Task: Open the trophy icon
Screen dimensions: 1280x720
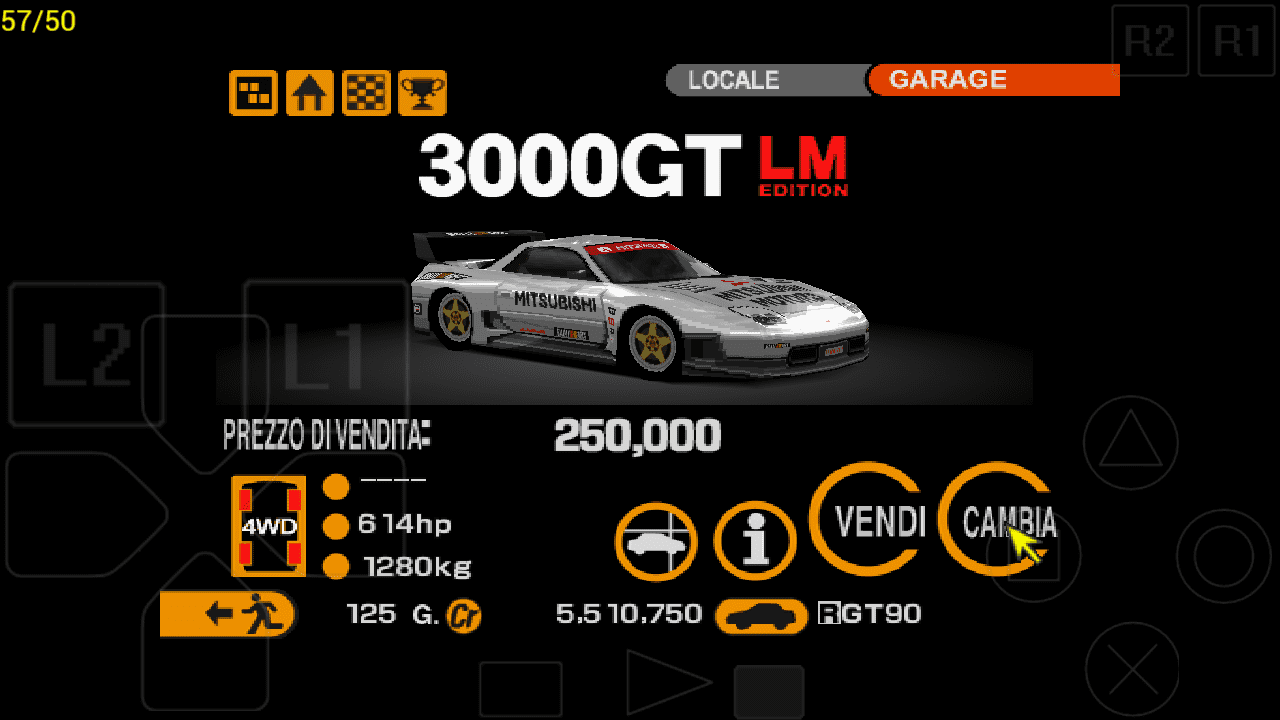Action: (x=422, y=93)
